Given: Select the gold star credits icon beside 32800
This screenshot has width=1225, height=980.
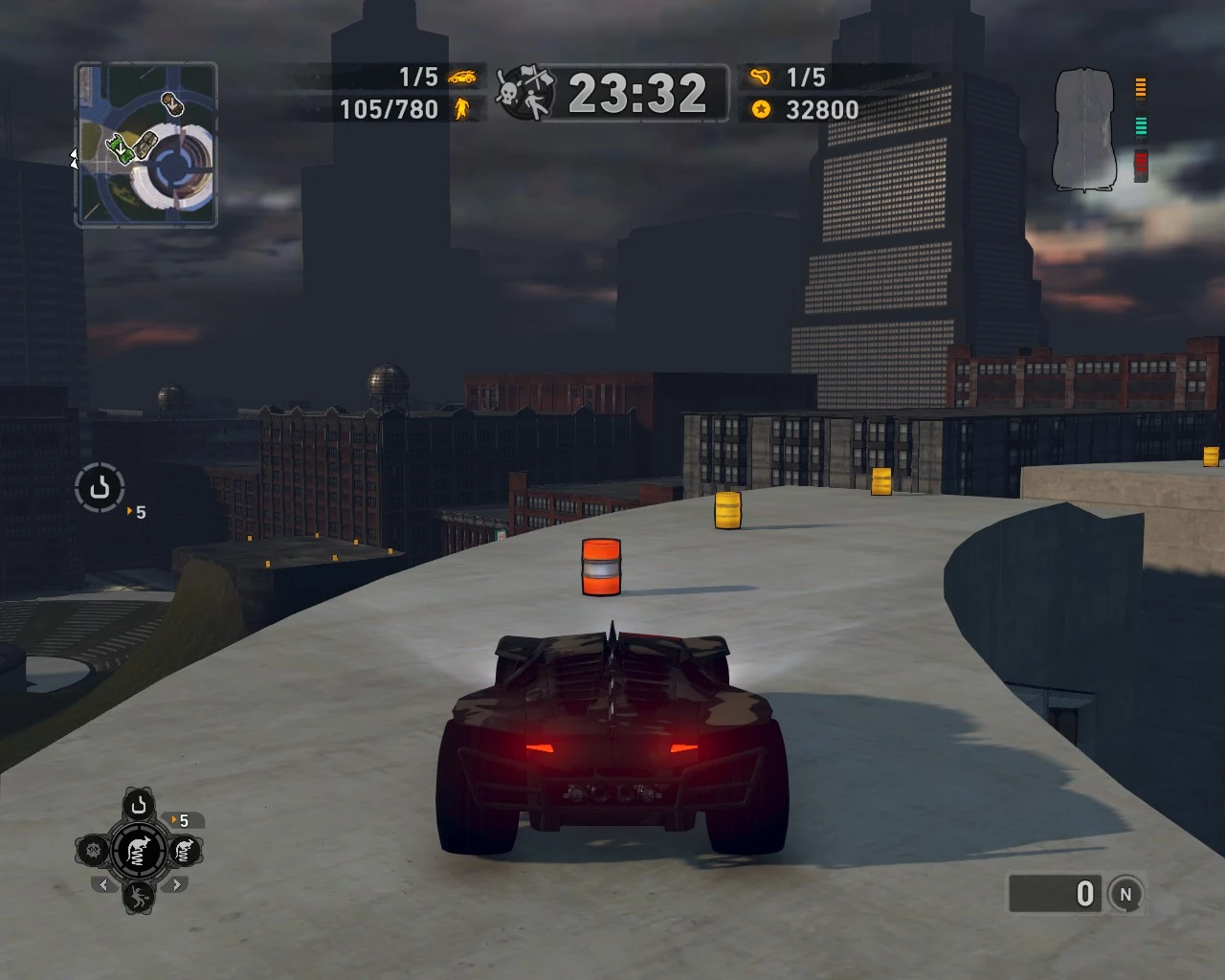Looking at the screenshot, I should pyautogui.click(x=761, y=109).
